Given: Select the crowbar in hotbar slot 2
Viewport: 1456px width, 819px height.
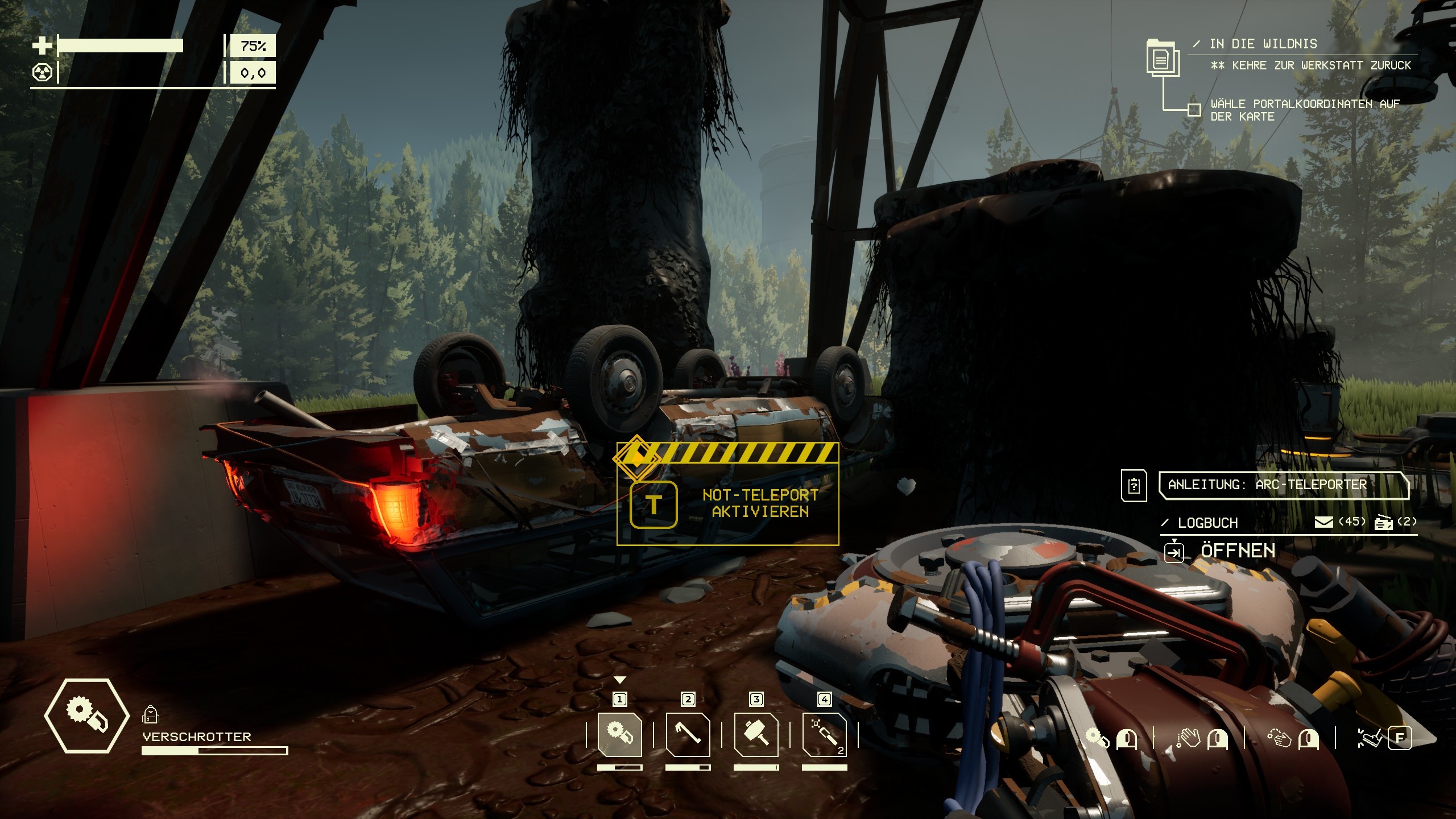Looking at the screenshot, I should pyautogui.click(x=688, y=734).
